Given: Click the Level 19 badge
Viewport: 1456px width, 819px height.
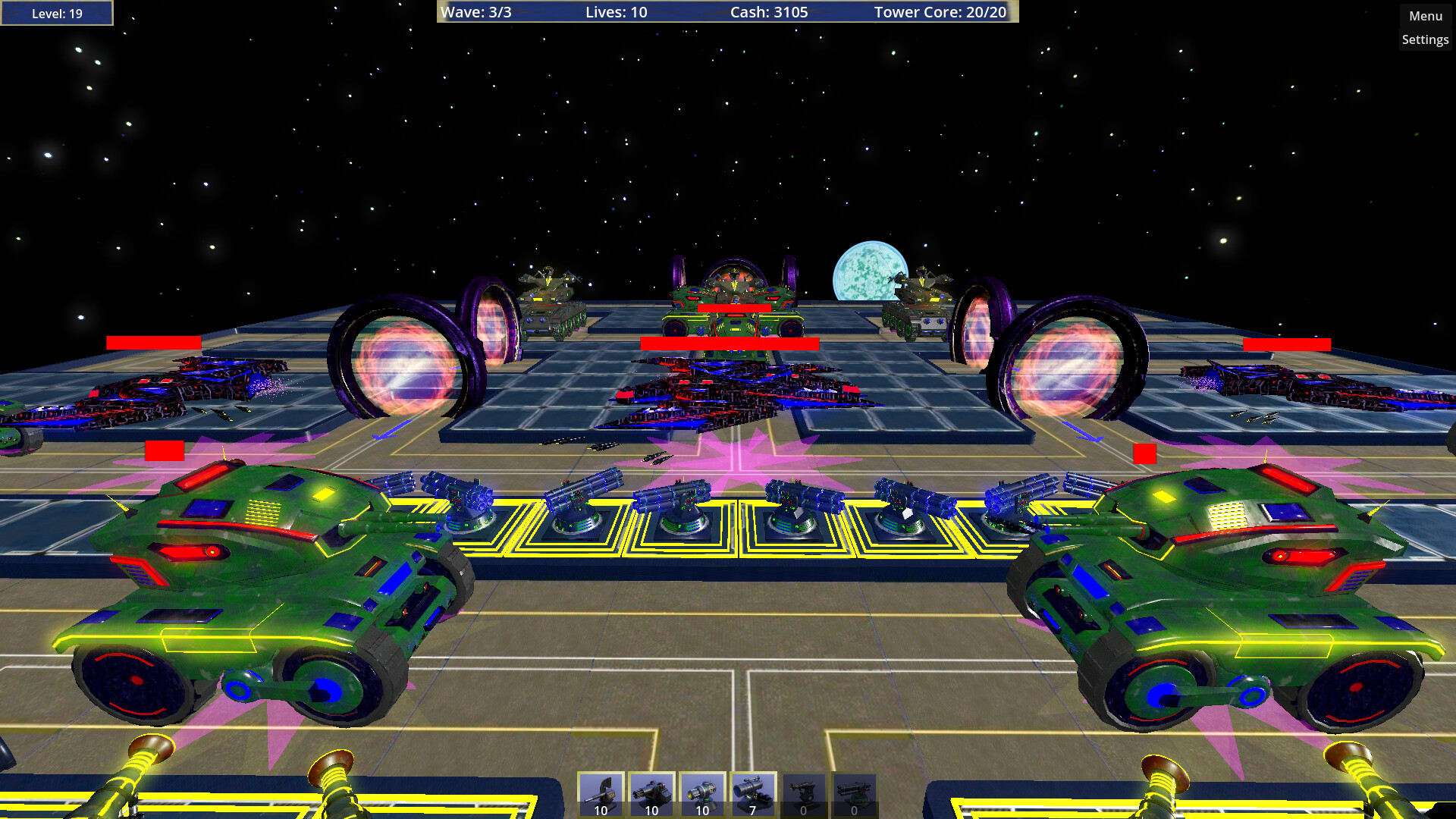Looking at the screenshot, I should (x=56, y=12).
